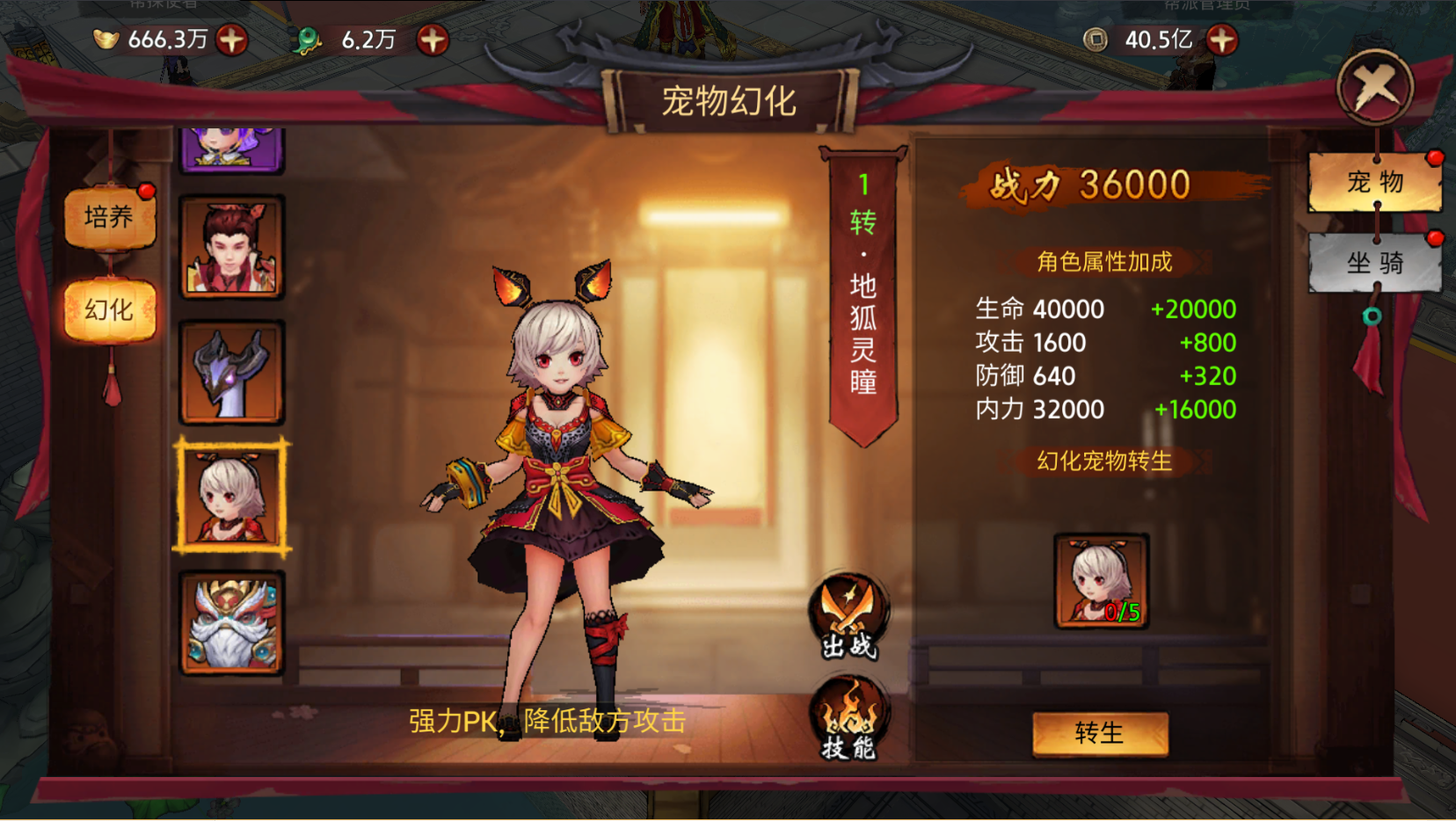Open the 宠物 side tab
The image size is (1456, 821).
1375,182
